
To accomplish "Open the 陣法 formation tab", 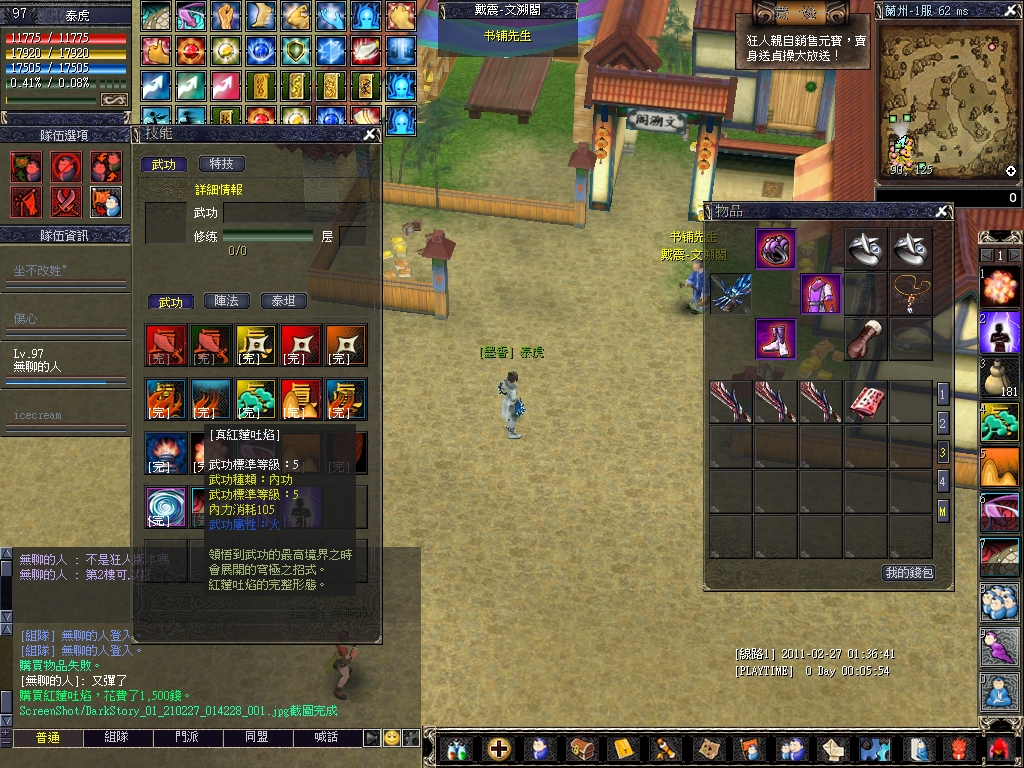I will (227, 301).
